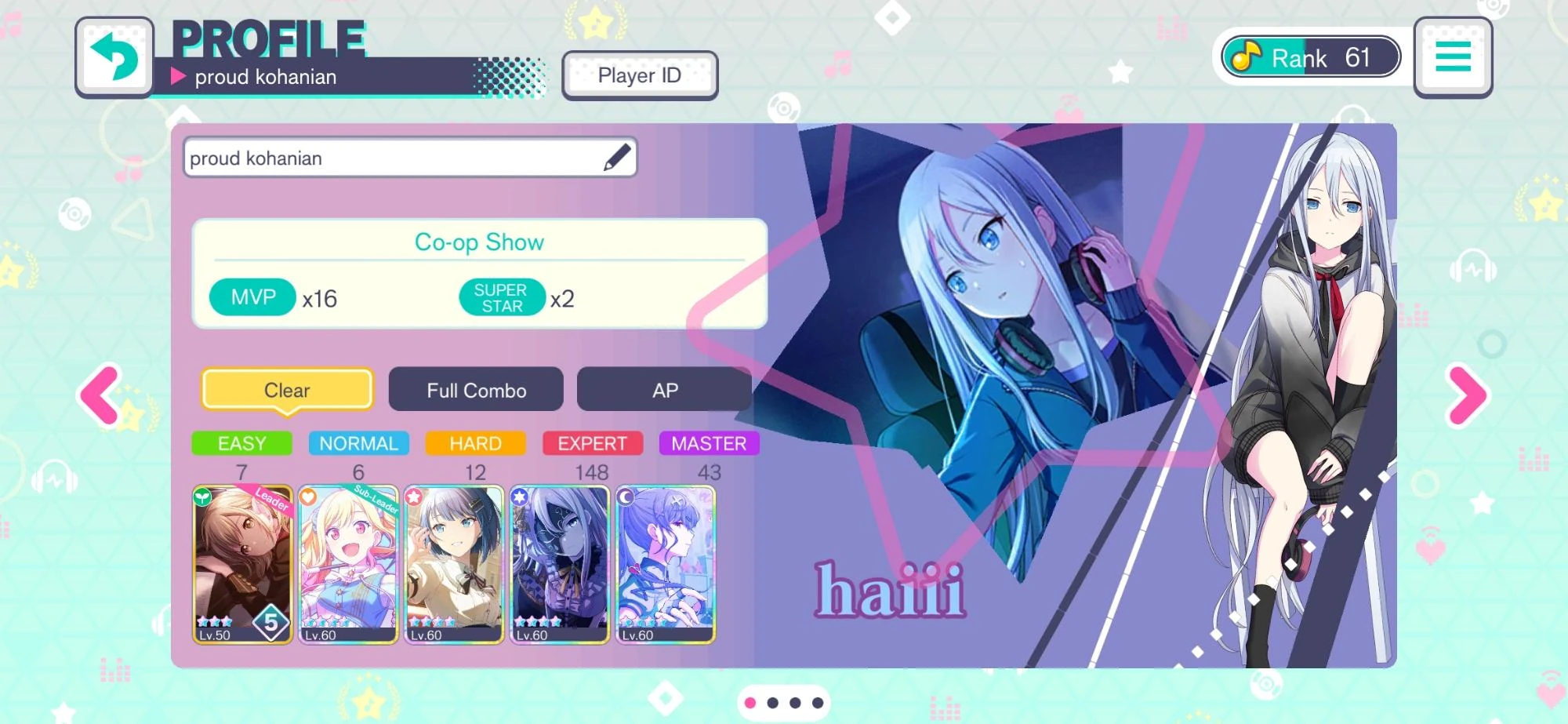Viewport: 1568px width, 724px height.
Task: Open the hamburger menu
Action: (x=1454, y=56)
